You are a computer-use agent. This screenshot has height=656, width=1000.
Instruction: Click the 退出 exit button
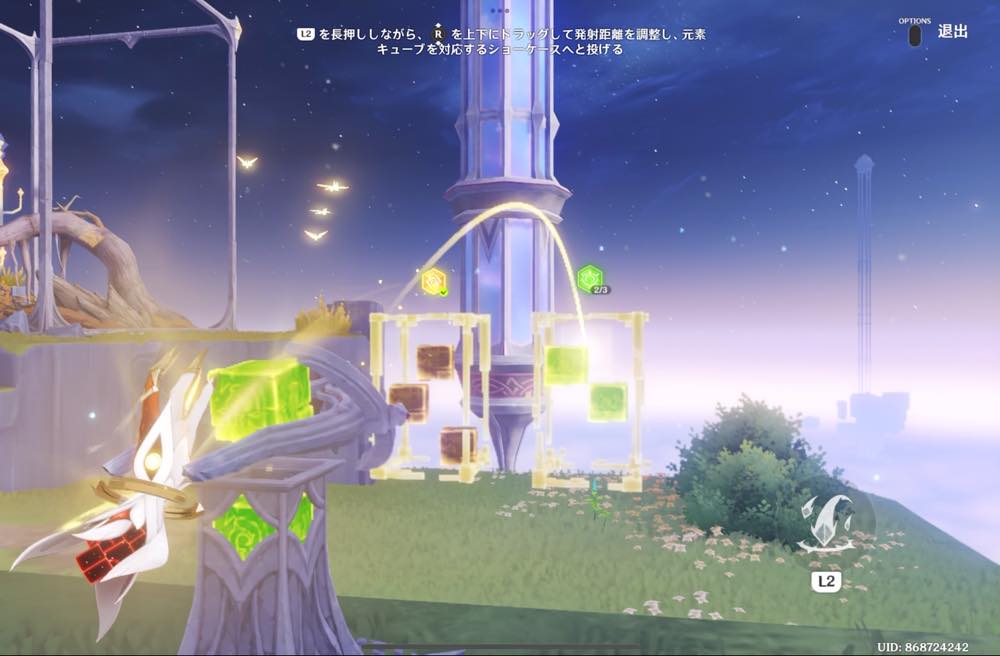pos(951,32)
